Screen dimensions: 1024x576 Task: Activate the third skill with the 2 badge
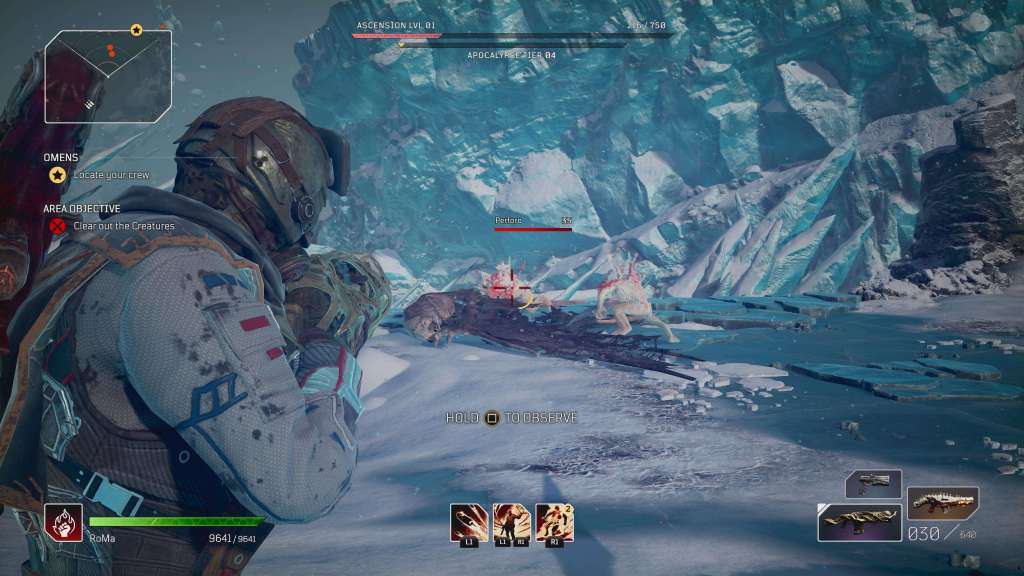pos(555,521)
